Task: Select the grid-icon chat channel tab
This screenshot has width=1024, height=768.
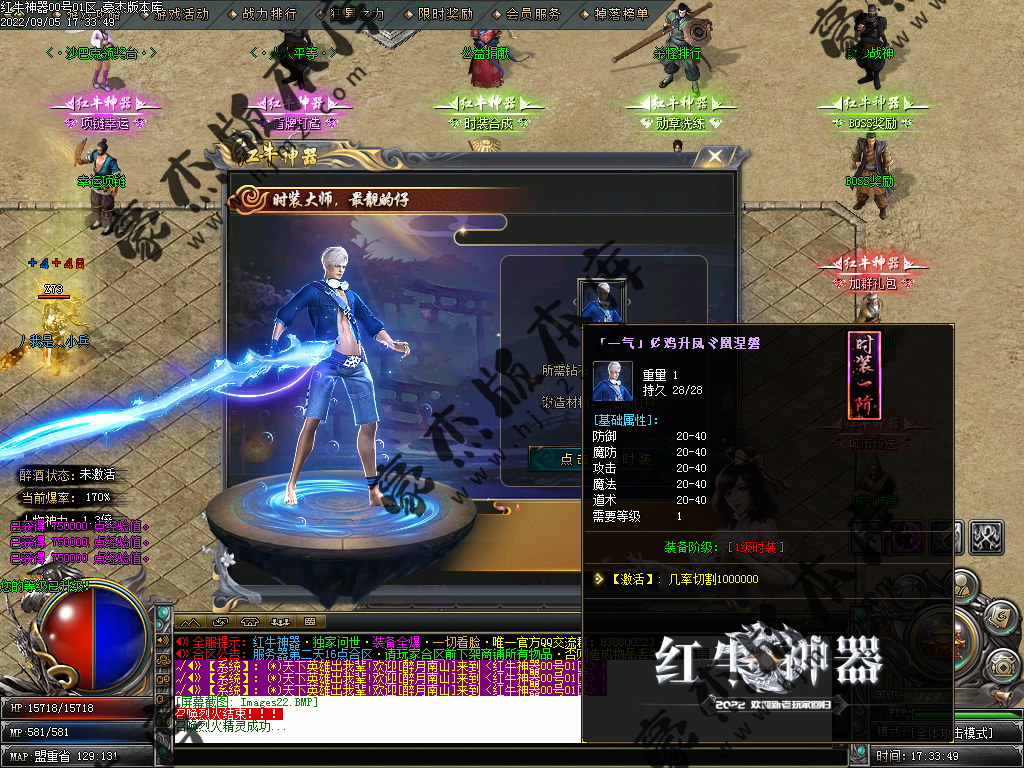Action: (x=308, y=622)
